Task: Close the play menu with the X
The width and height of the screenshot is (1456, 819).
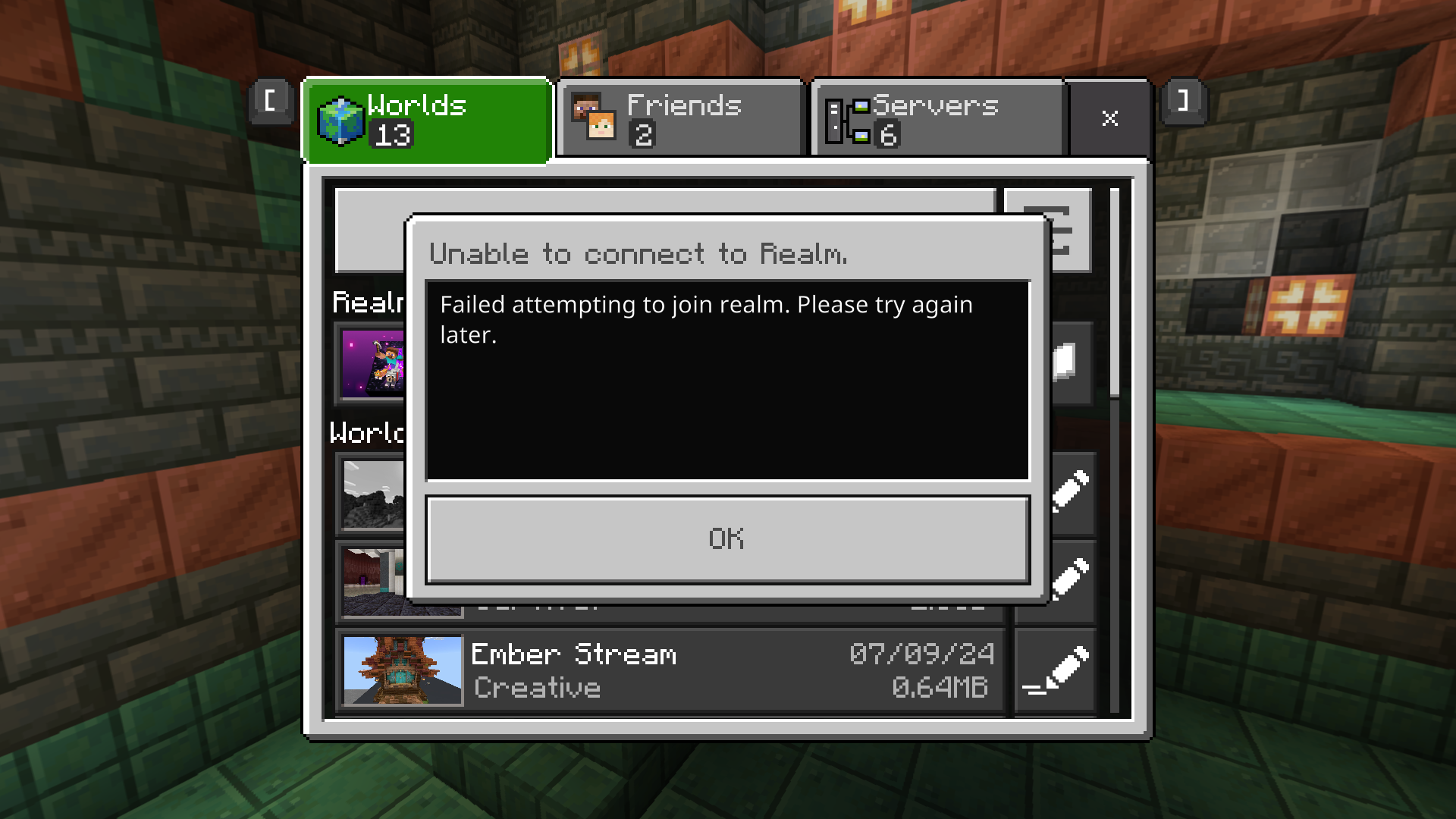Action: 1109,118
